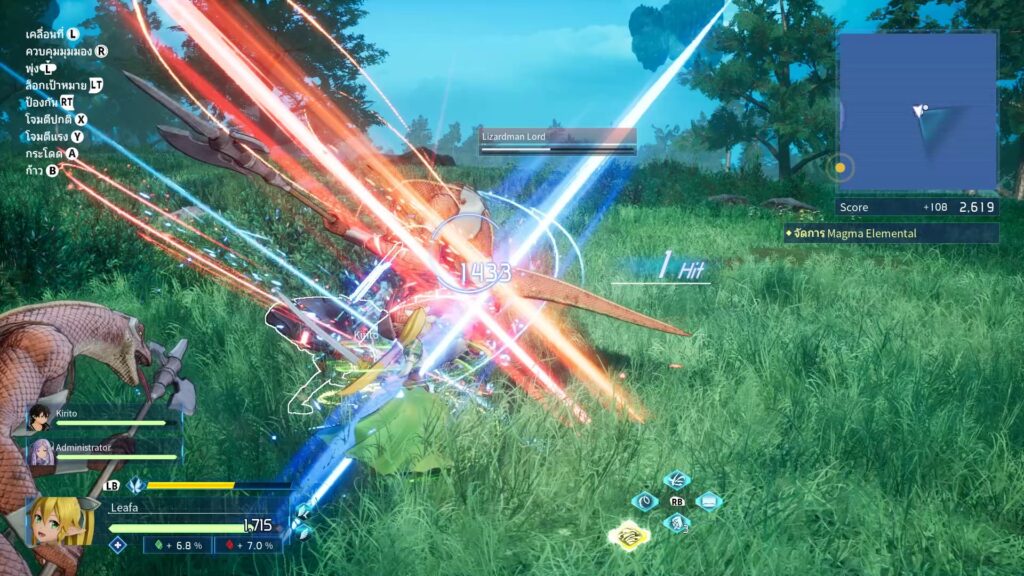Select the Magma Elemental objective tracker
The width and height of the screenshot is (1024, 576).
tap(891, 233)
